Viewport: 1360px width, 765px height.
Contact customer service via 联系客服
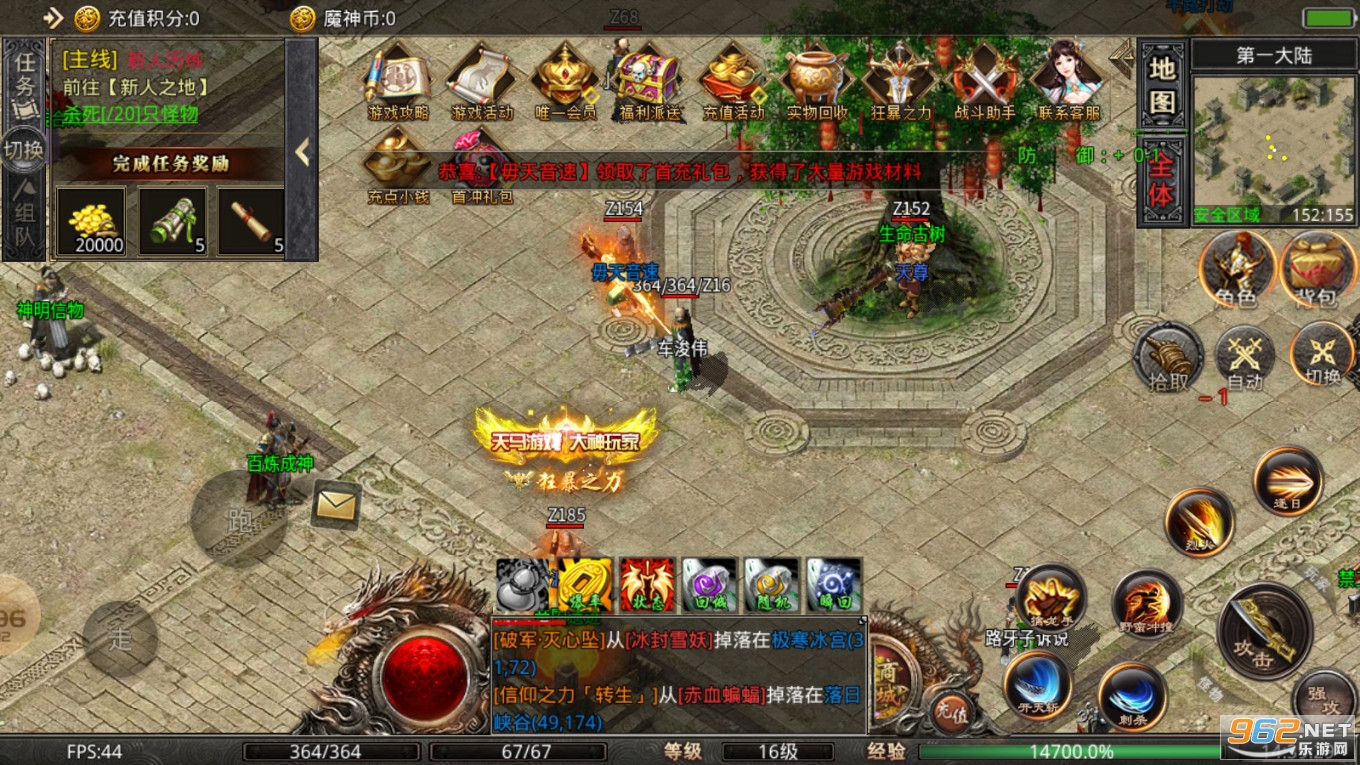coord(1068,82)
